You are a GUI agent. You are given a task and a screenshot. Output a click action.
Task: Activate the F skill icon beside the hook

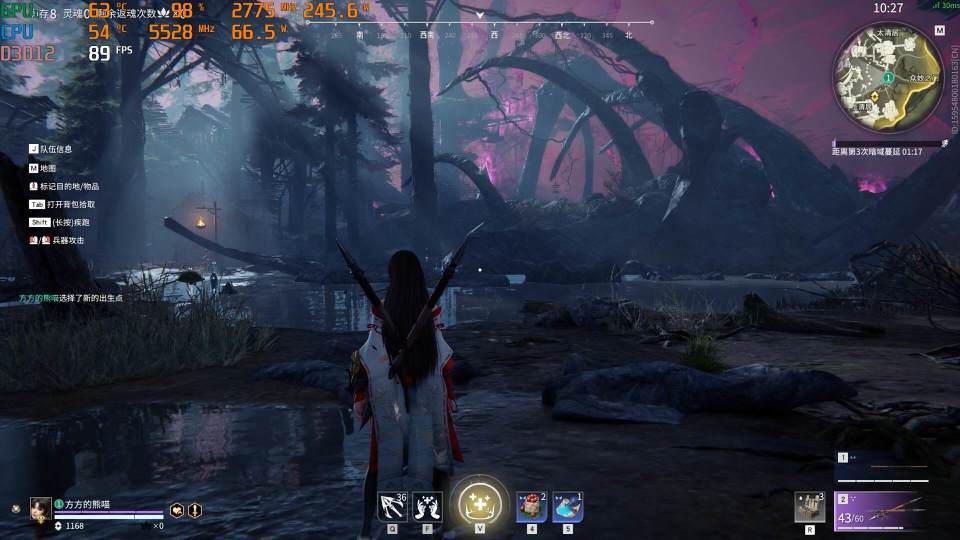point(427,506)
